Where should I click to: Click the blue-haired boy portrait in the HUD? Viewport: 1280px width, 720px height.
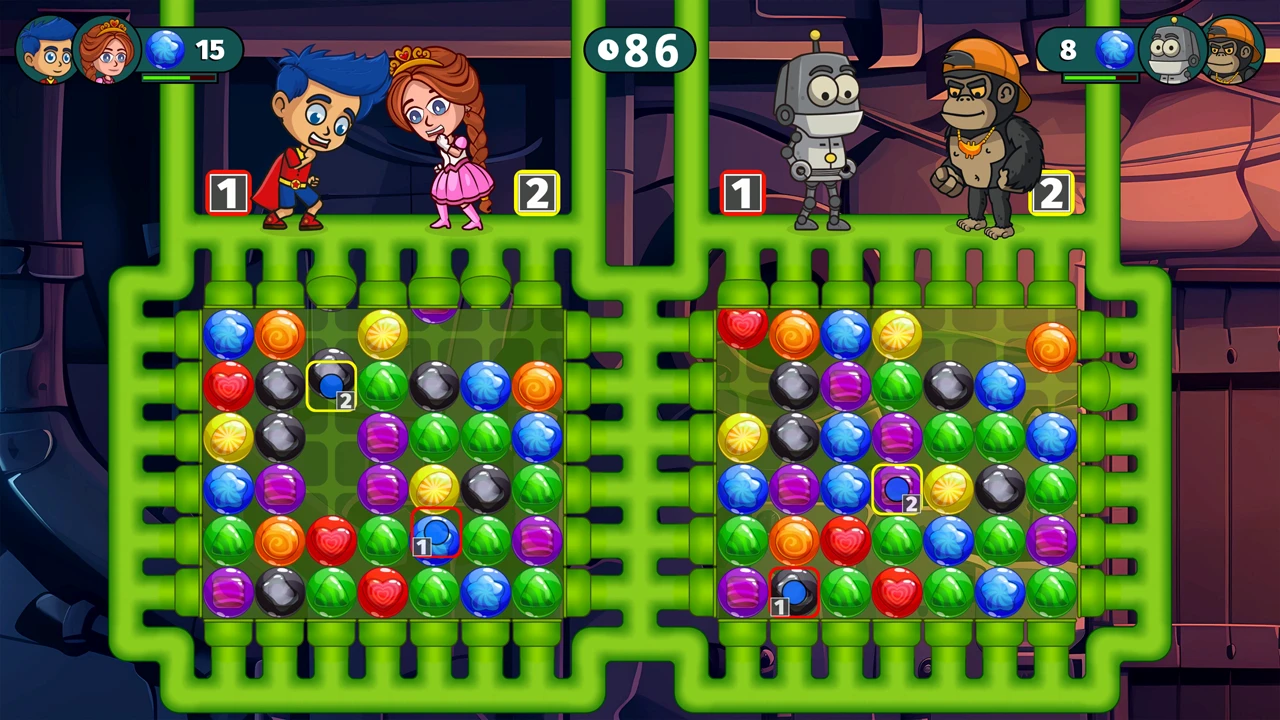pyautogui.click(x=46, y=50)
